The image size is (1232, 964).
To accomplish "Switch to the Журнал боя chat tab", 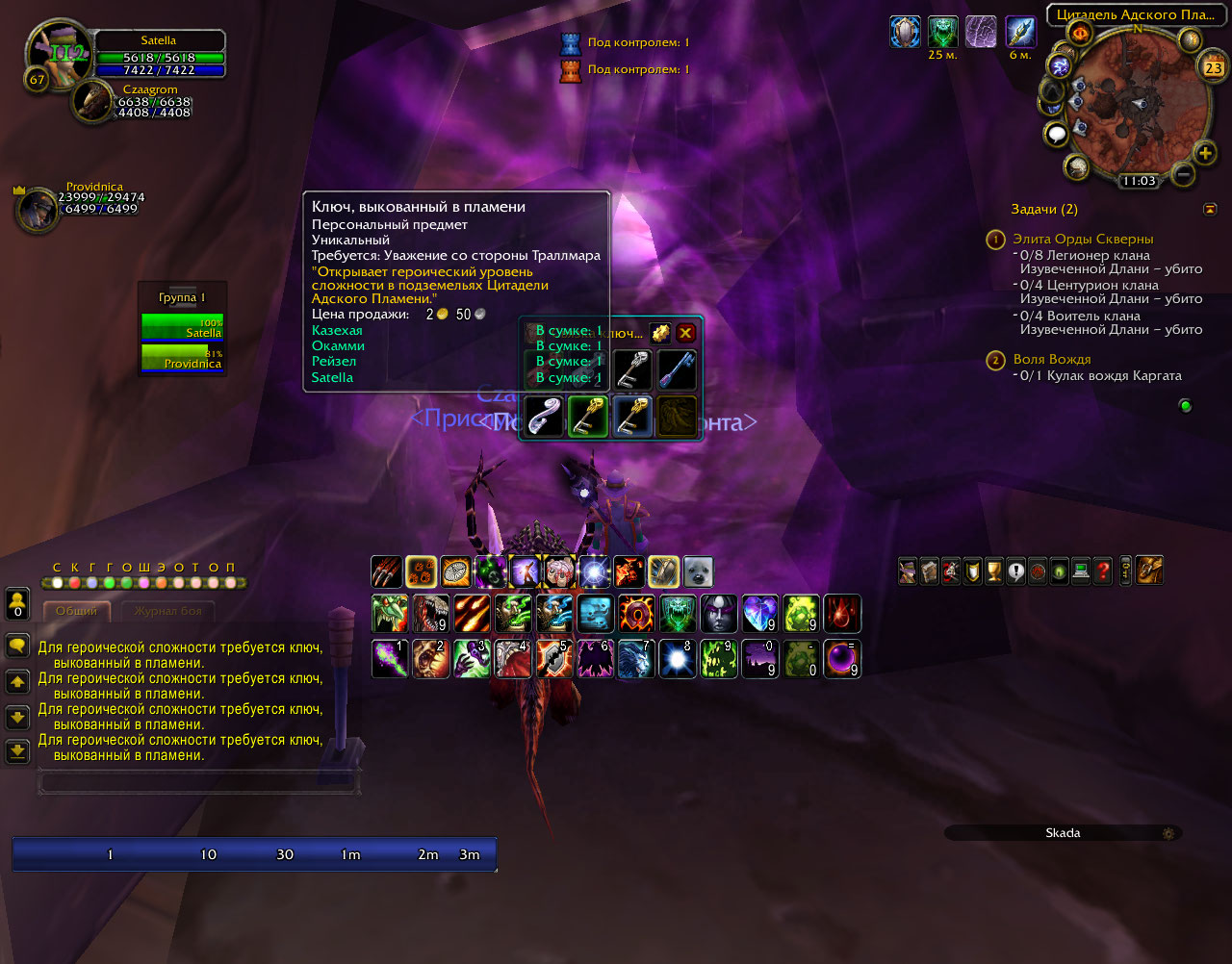I will point(167,611).
